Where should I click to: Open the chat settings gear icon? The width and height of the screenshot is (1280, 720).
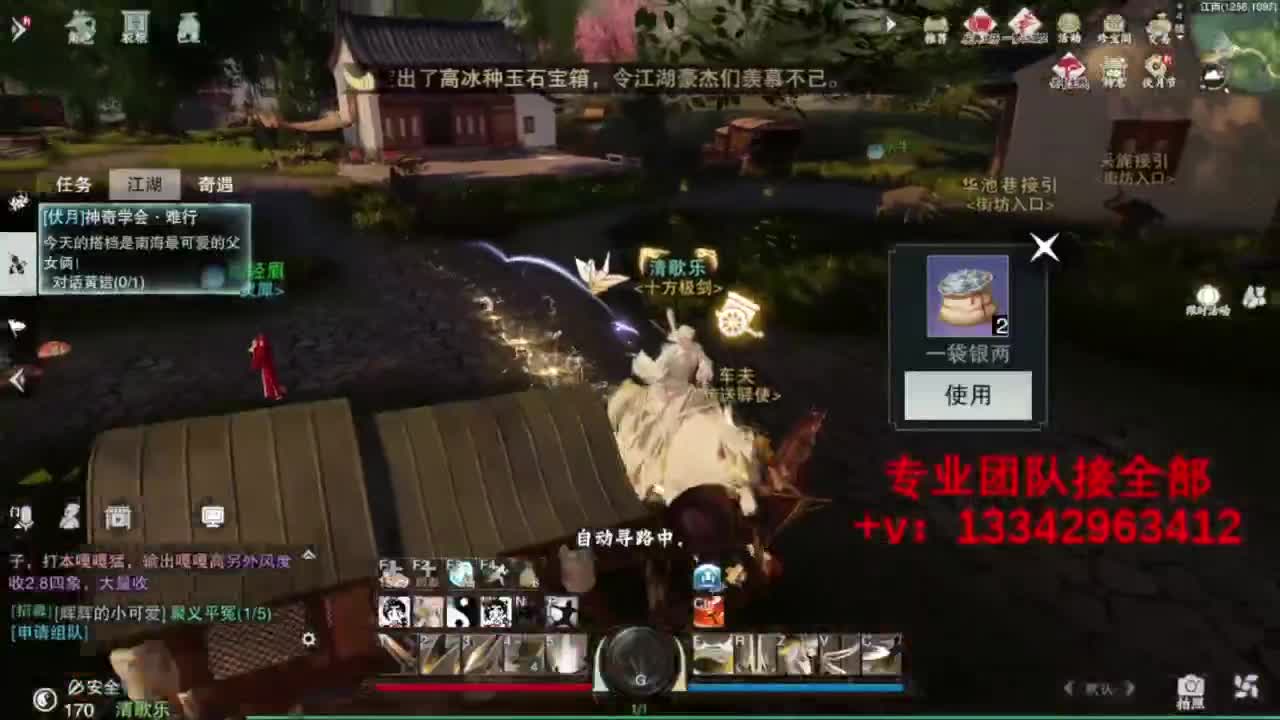tap(308, 640)
